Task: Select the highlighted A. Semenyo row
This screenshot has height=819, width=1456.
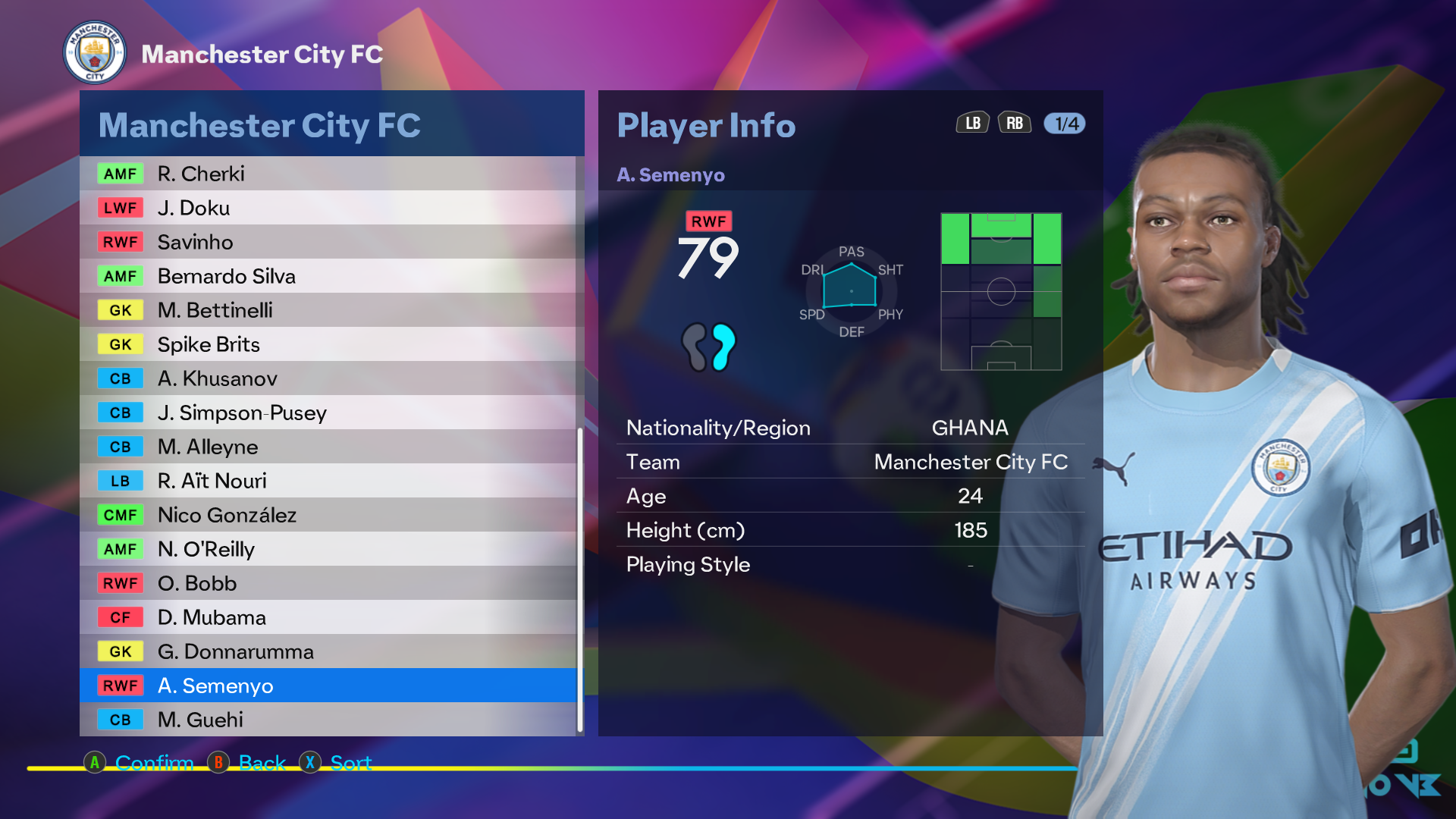Action: point(328,686)
